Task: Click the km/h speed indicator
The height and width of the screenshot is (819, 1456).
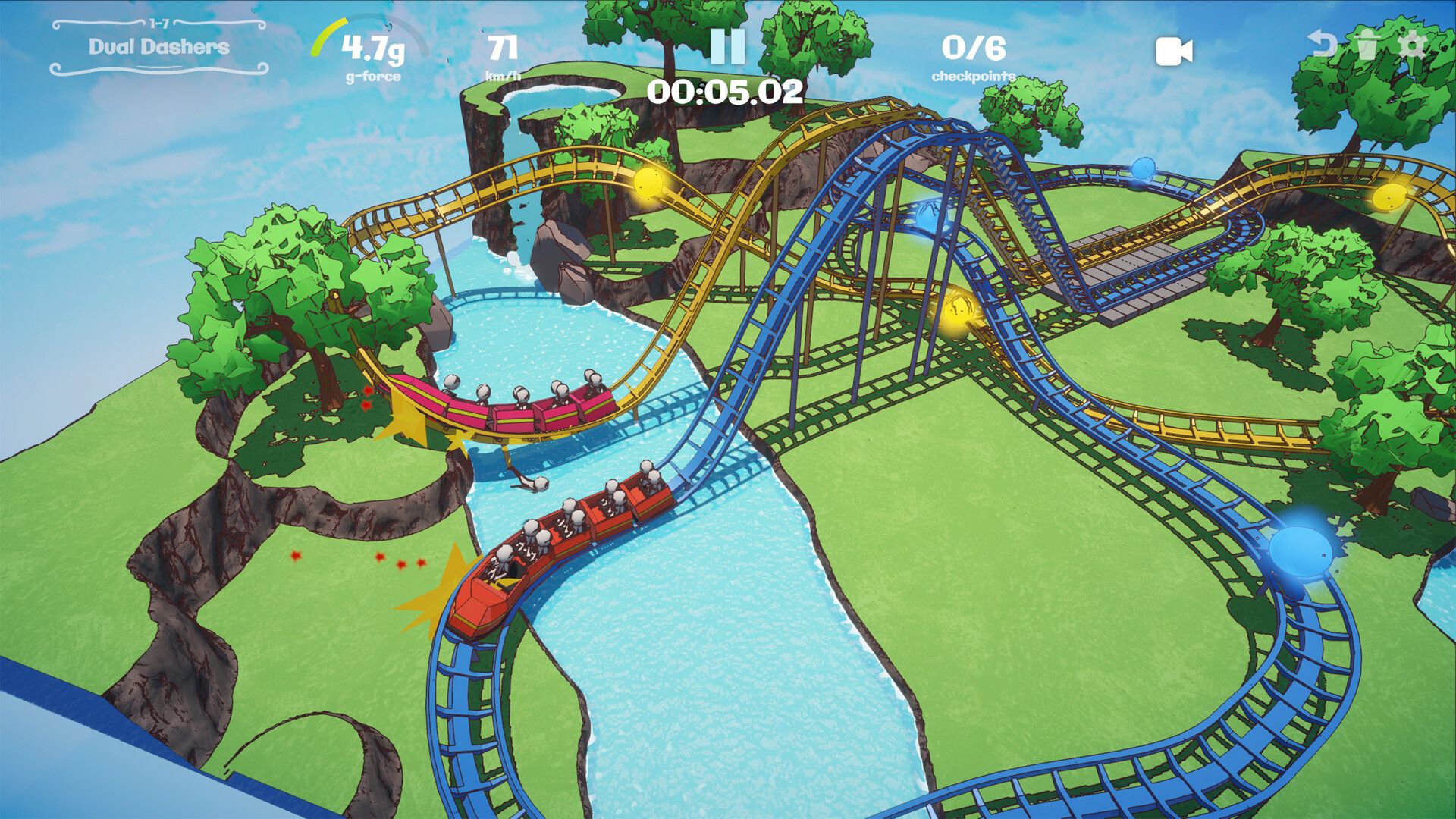Action: click(x=504, y=53)
